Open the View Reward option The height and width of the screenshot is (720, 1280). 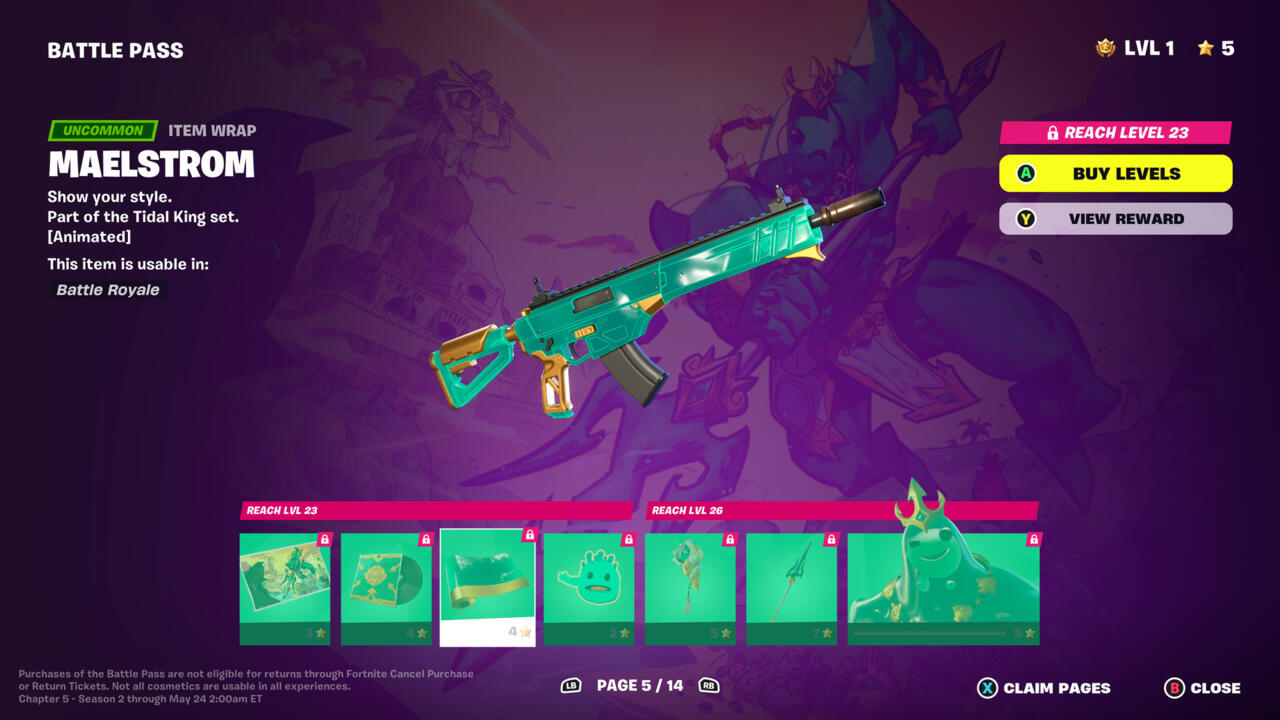coord(1115,219)
